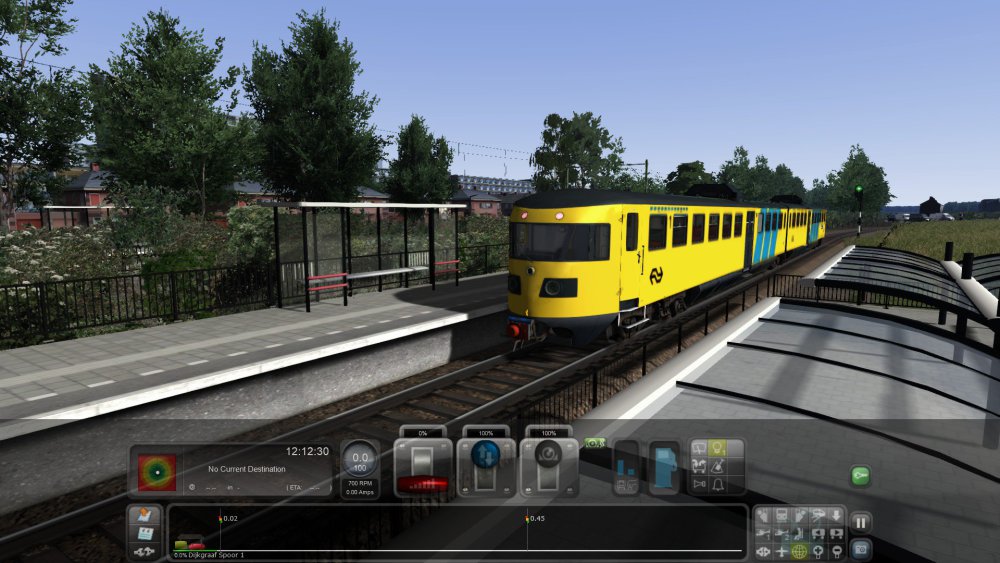Switch to the airplane free camera icon
The image size is (1000, 563).
(781, 551)
